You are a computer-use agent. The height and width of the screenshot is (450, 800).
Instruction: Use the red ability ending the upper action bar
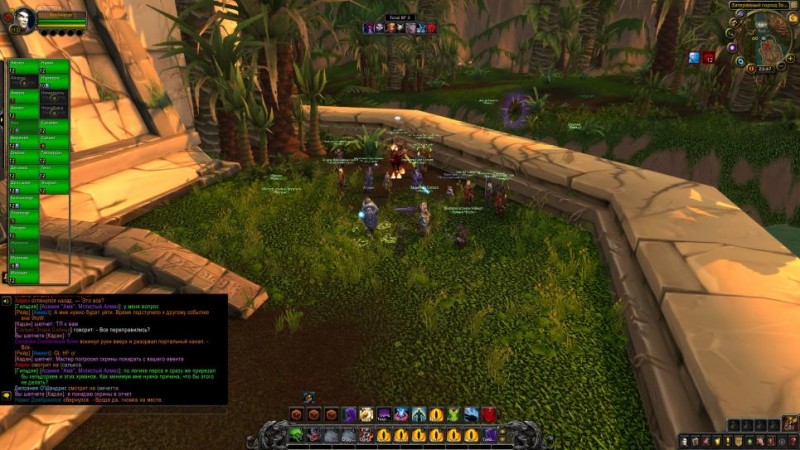click(x=489, y=414)
